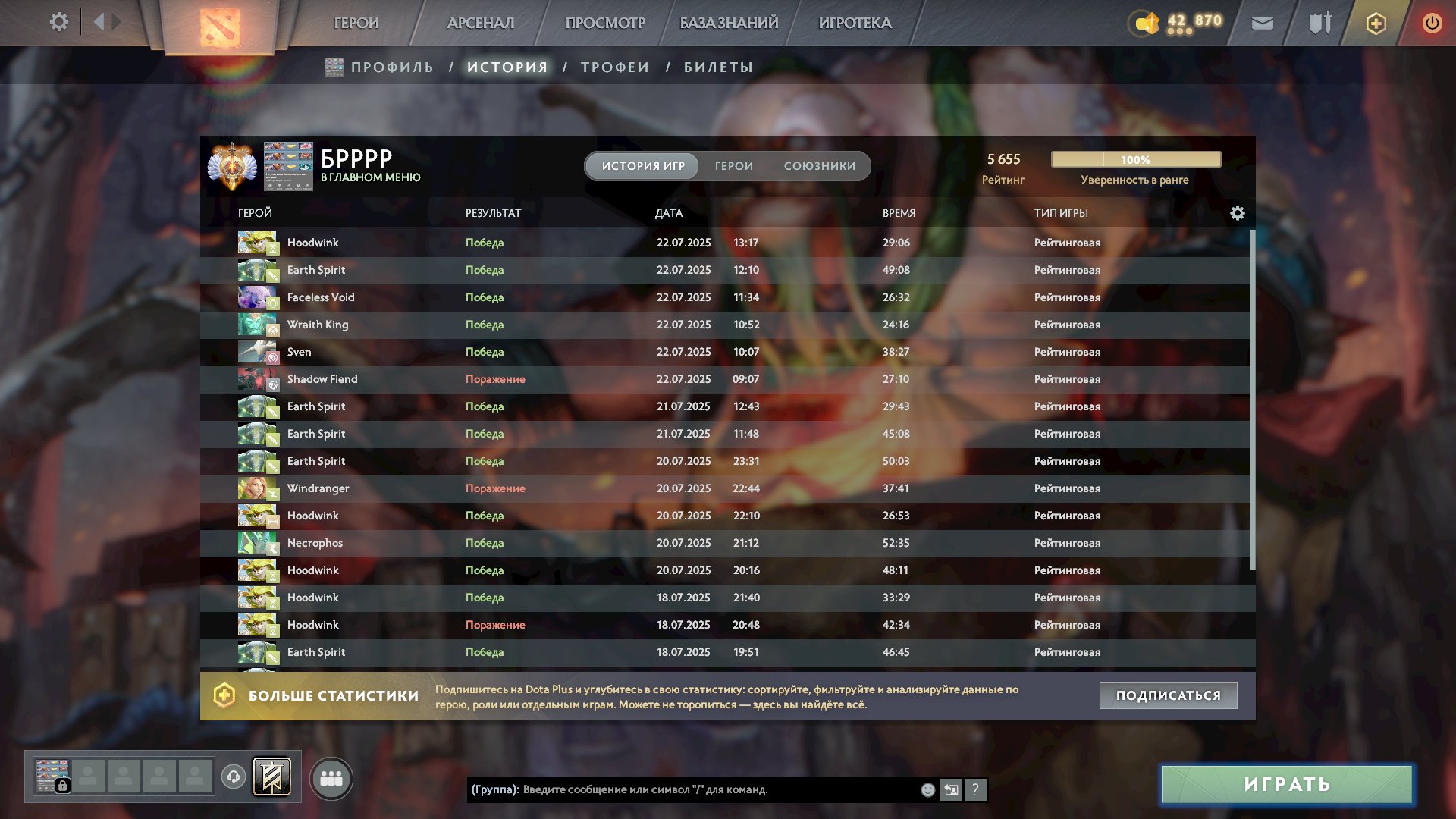The width and height of the screenshot is (1456, 819).
Task: Open the Shadow Fiend match entry
Action: (x=322, y=379)
